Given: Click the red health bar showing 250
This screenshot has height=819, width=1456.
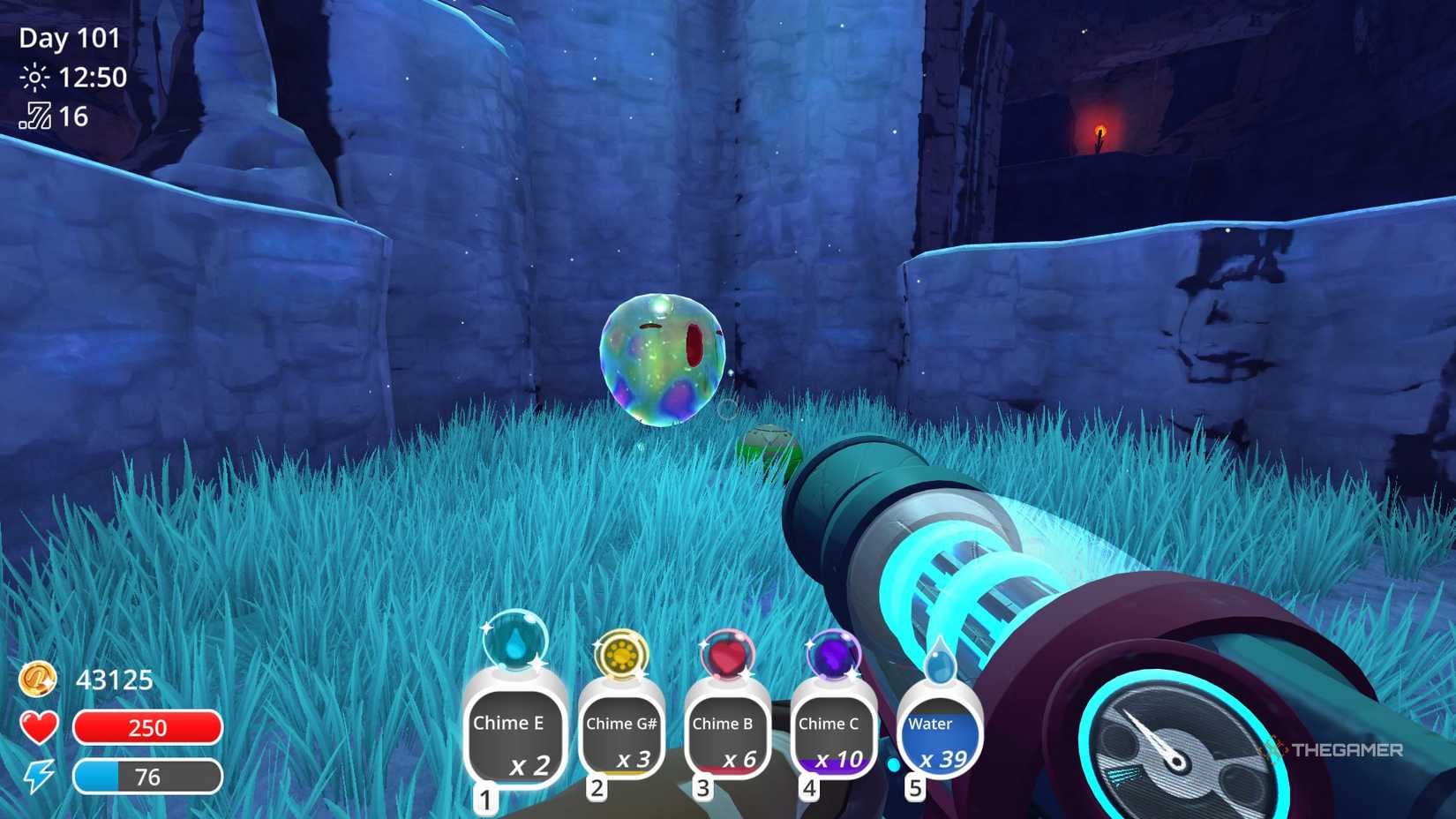Looking at the screenshot, I should click(150, 727).
